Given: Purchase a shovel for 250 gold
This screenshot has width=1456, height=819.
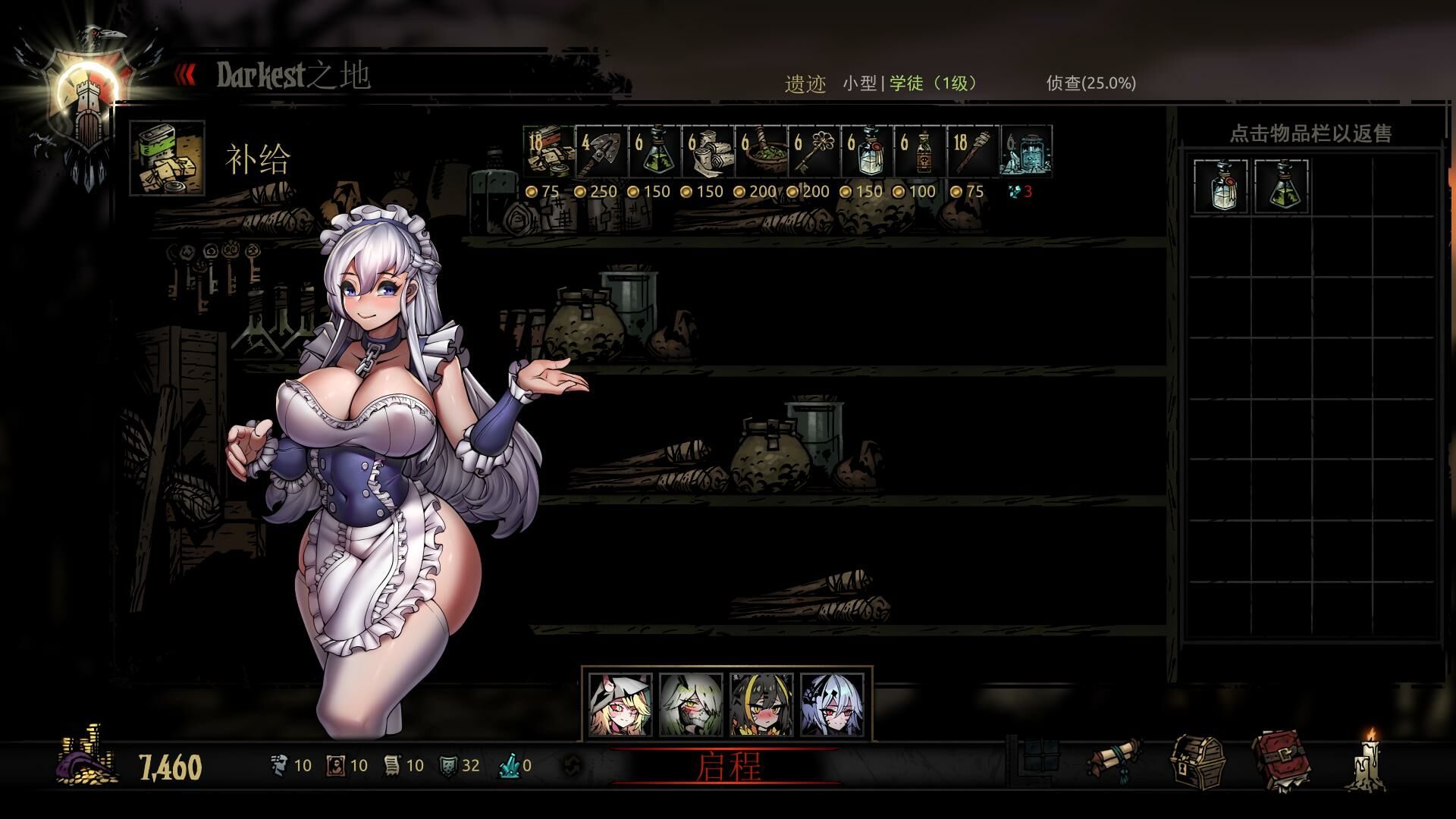Looking at the screenshot, I should [x=602, y=152].
